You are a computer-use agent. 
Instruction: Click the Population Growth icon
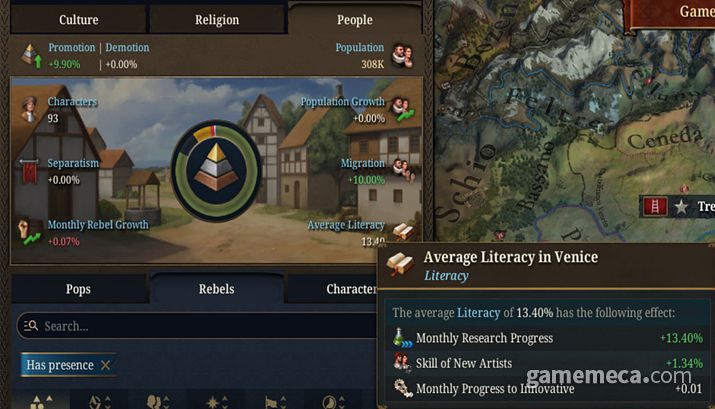point(402,109)
